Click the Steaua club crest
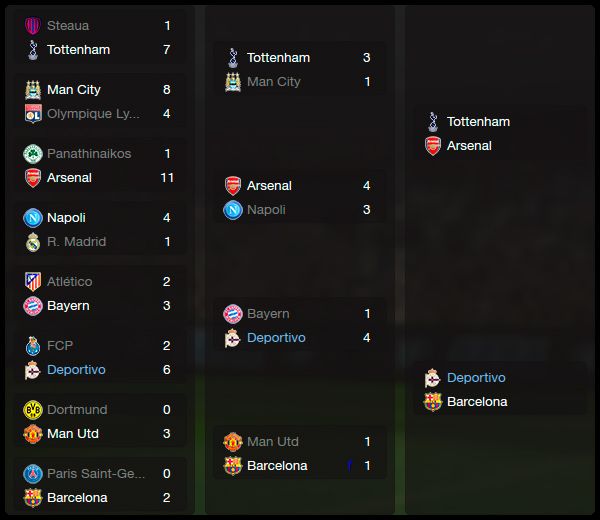Image resolution: width=600 pixels, height=520 pixels. 33,26
